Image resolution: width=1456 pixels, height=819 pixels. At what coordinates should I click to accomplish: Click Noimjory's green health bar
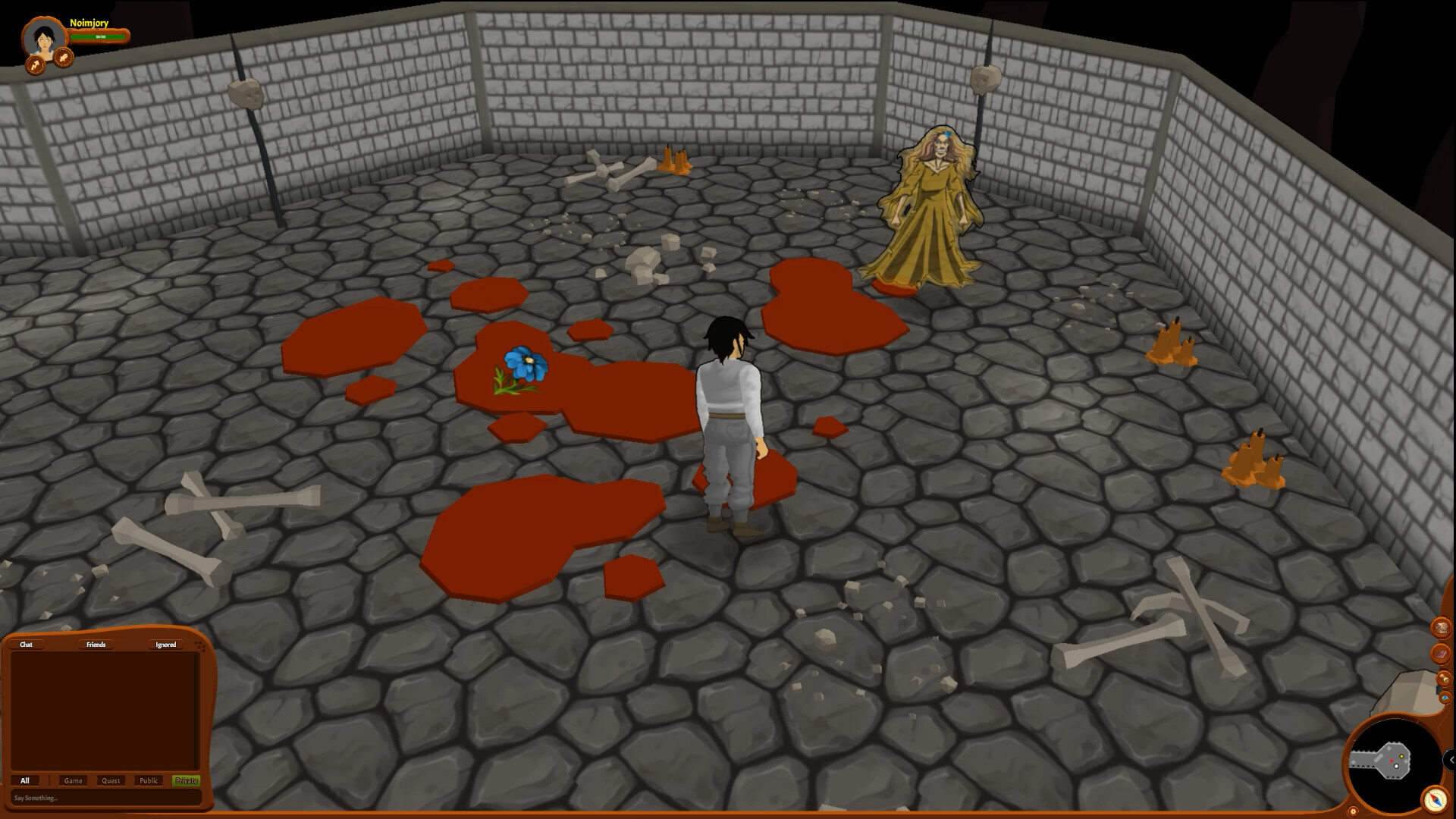(99, 37)
